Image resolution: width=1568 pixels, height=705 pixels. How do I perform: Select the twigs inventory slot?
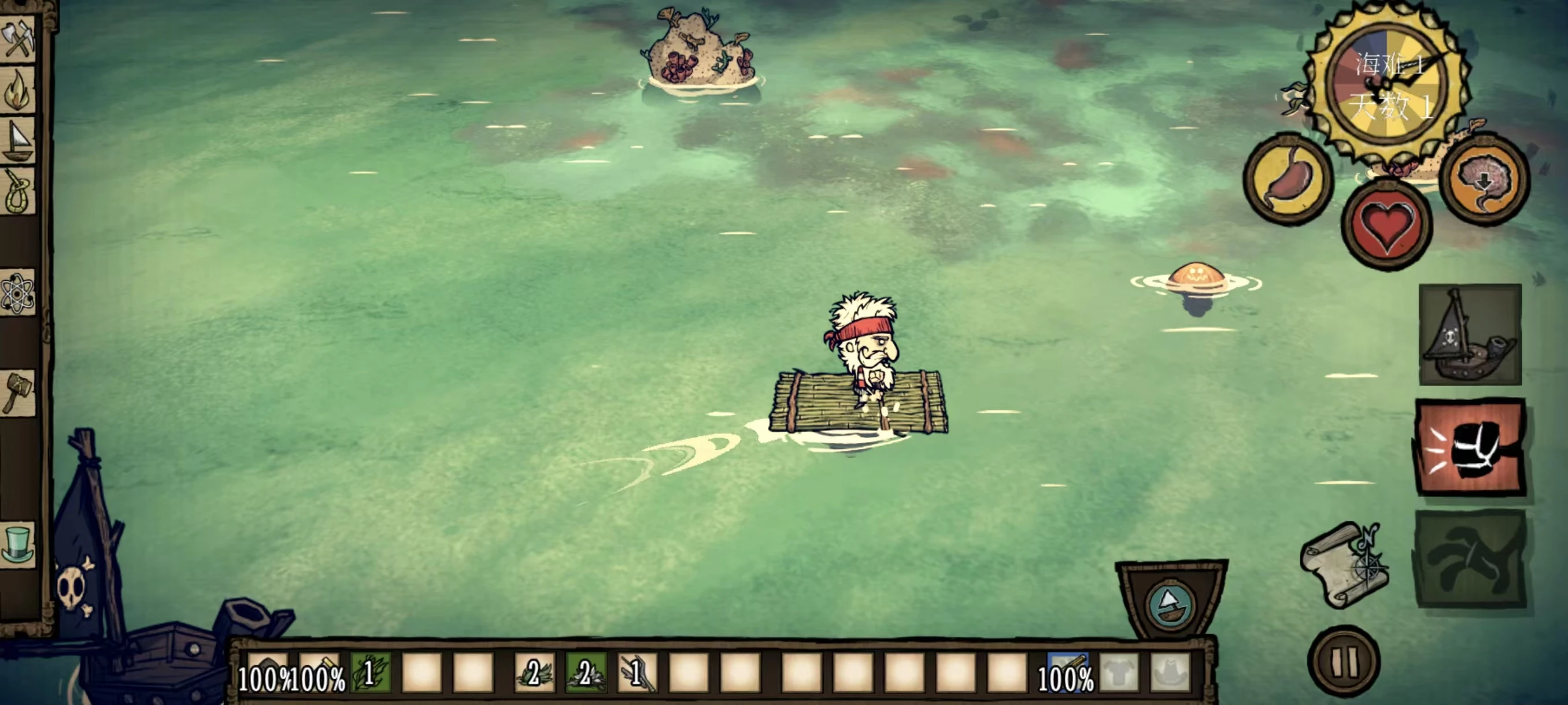point(637,673)
